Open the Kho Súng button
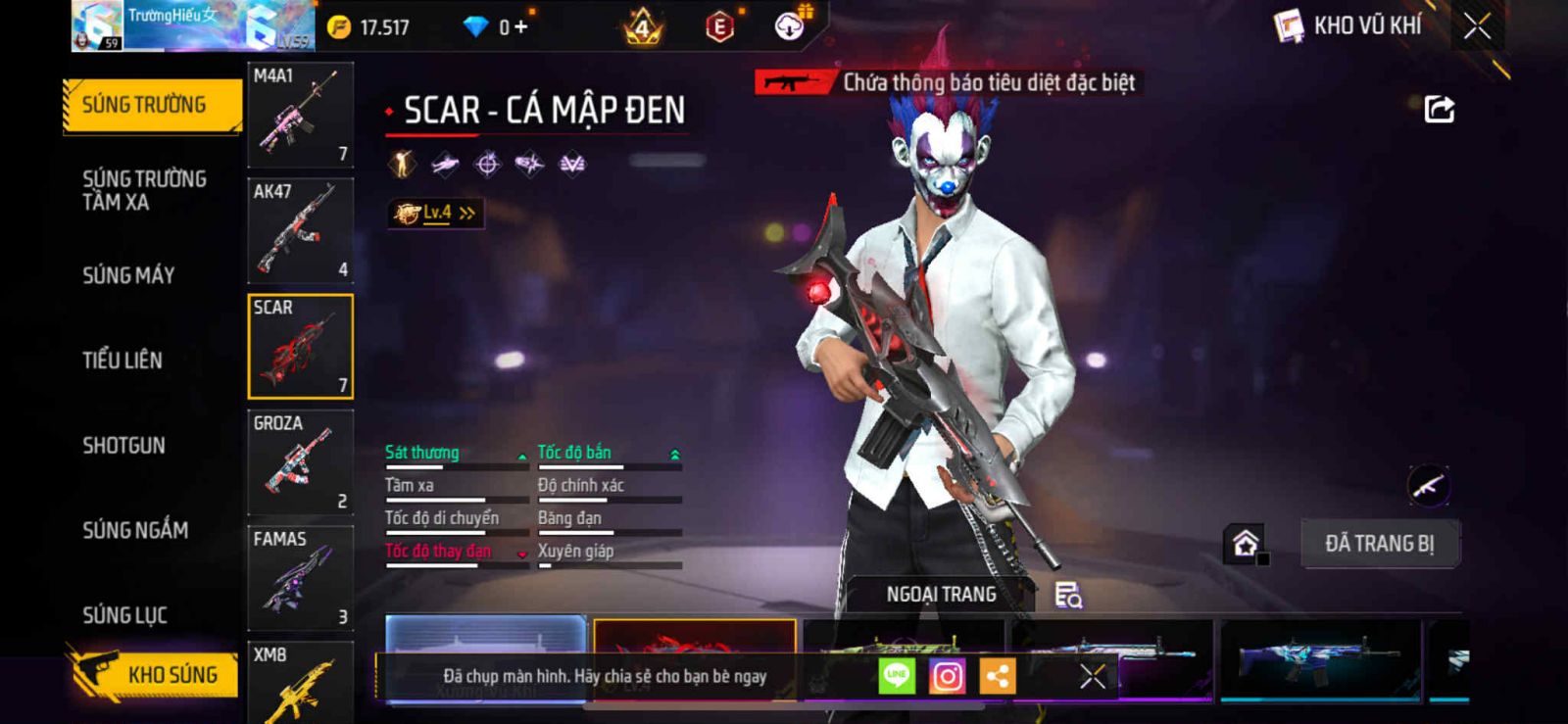1568x724 pixels. 154,675
